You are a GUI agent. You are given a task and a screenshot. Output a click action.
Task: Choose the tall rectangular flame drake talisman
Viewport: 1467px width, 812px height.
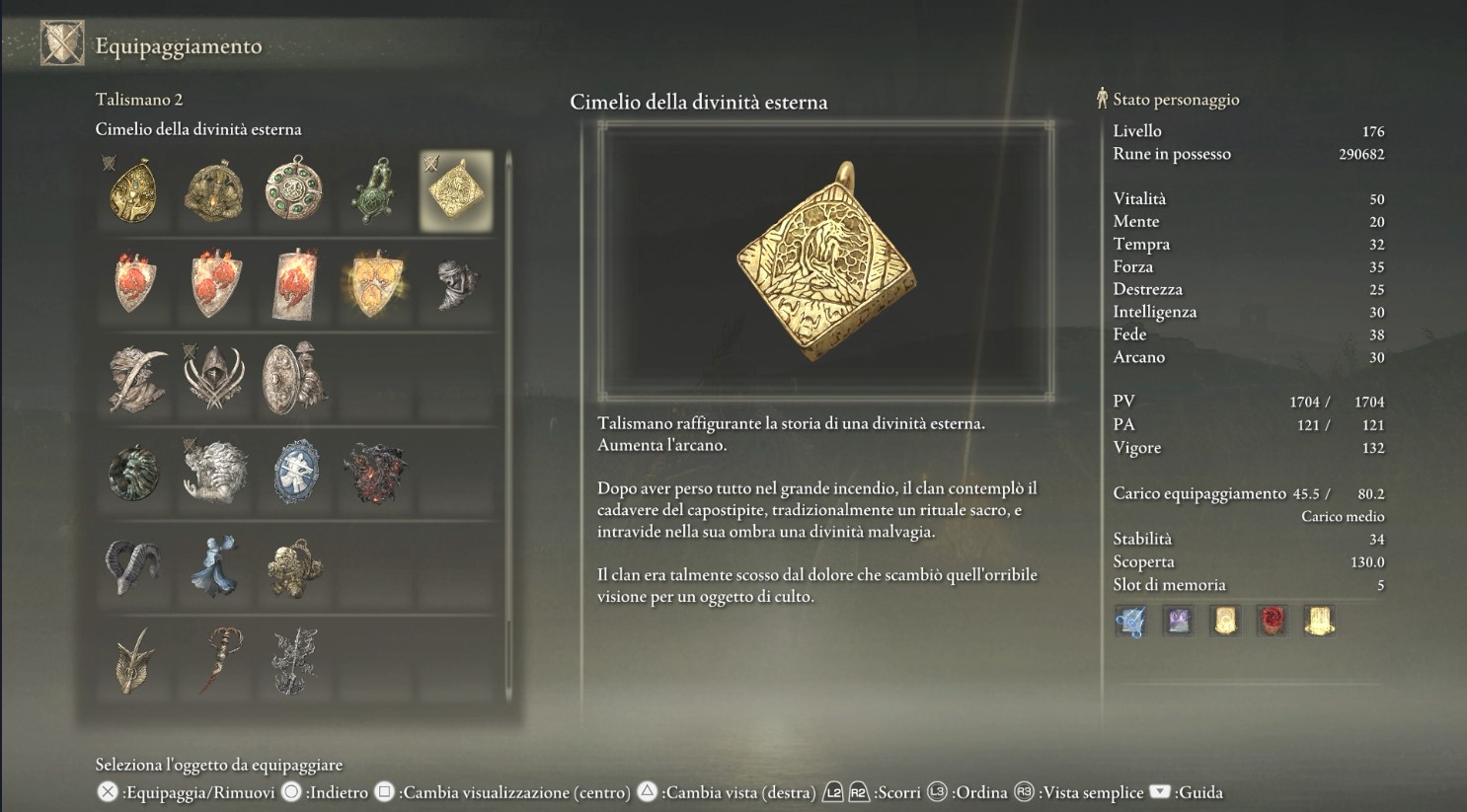294,284
